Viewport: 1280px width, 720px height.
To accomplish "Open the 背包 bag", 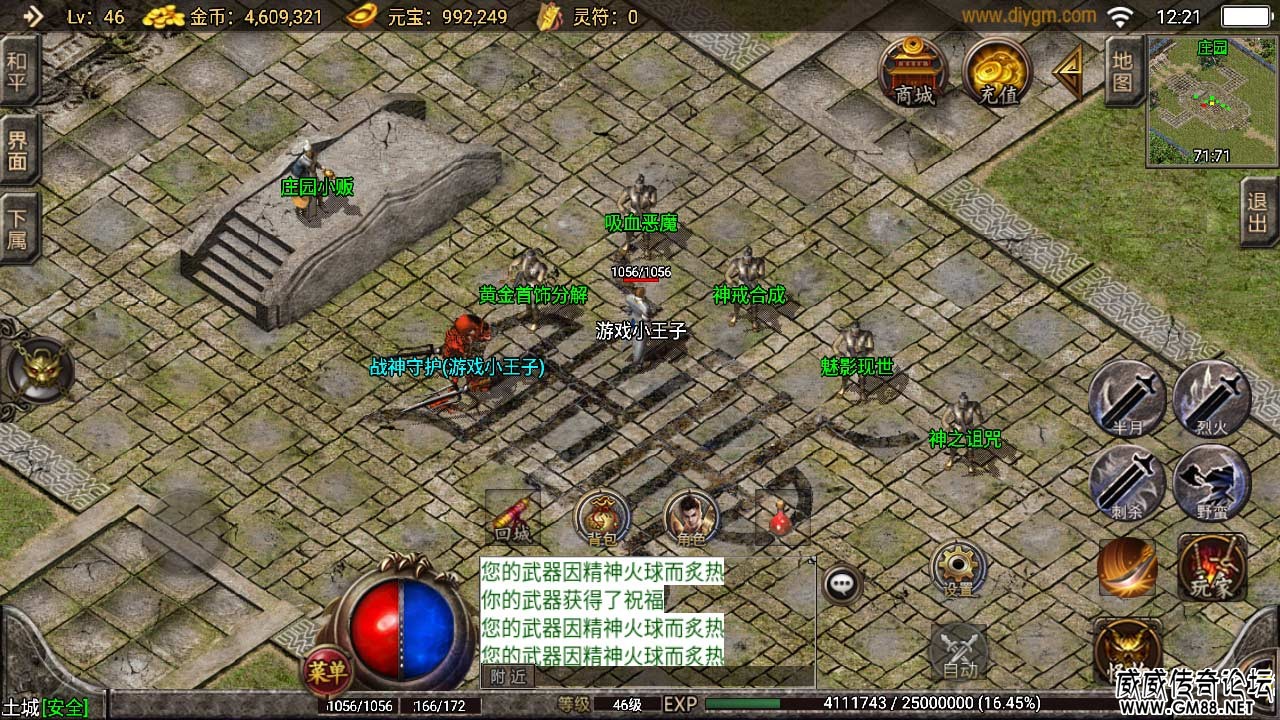I will 602,518.
